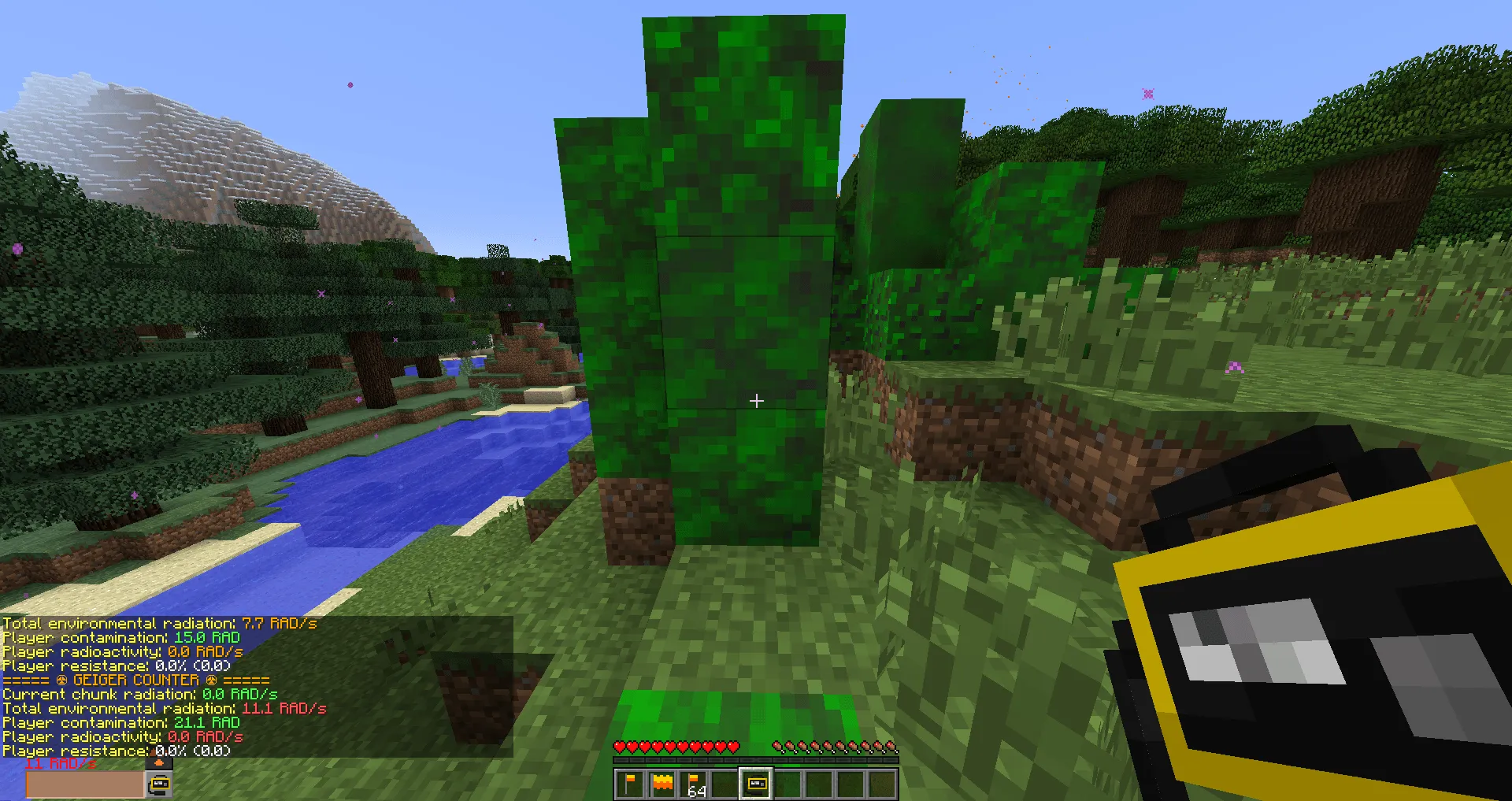
Task: Click the rightmost empty hotbar slot
Action: pos(880,783)
